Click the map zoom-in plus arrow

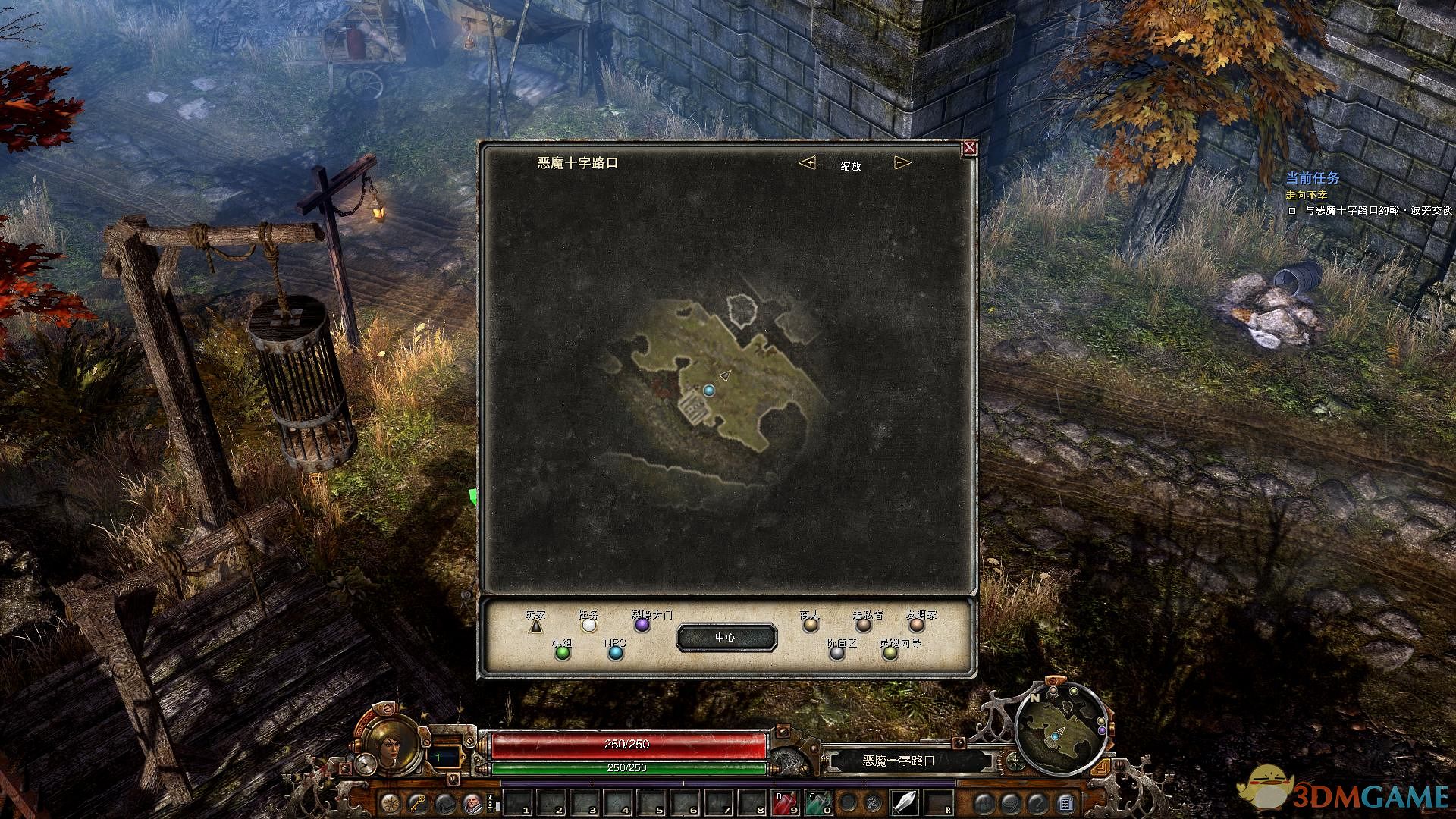(x=808, y=163)
